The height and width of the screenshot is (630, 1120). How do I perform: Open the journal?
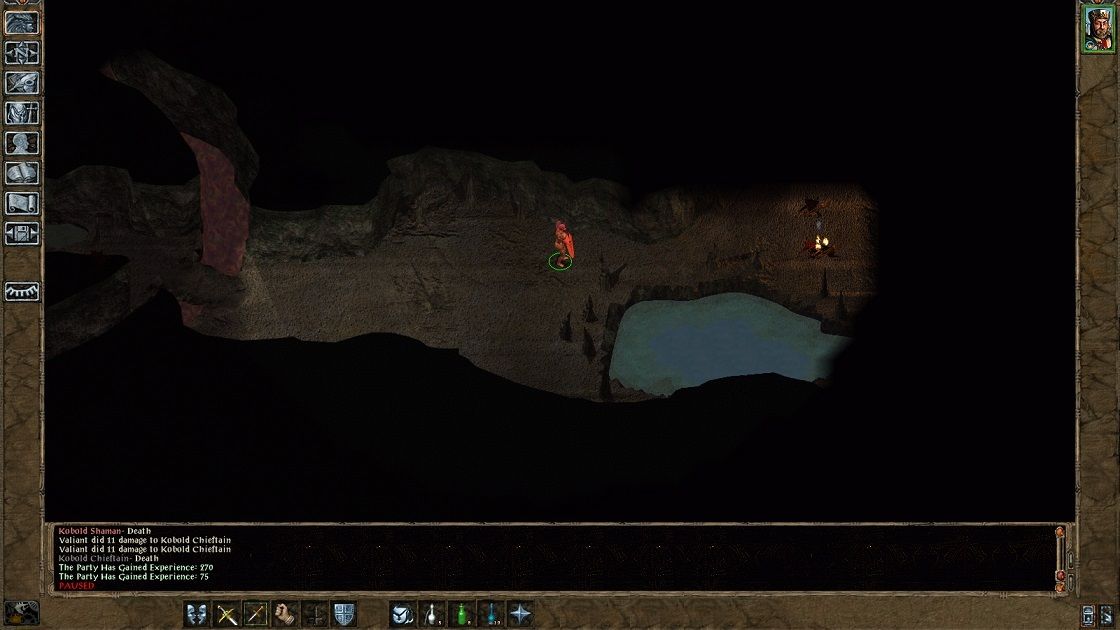22,83
